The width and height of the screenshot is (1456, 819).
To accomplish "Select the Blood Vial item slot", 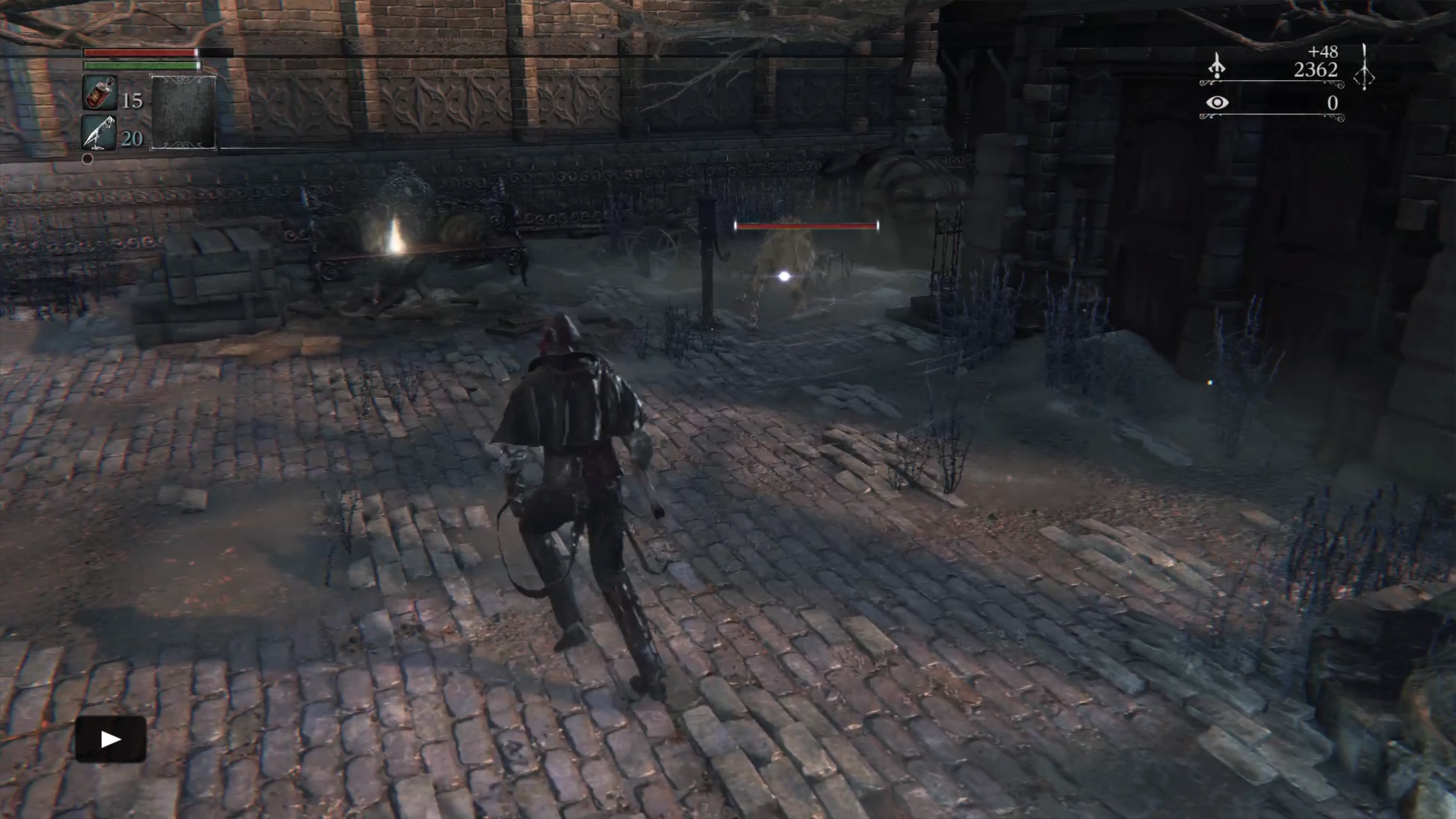I will coord(100,93).
